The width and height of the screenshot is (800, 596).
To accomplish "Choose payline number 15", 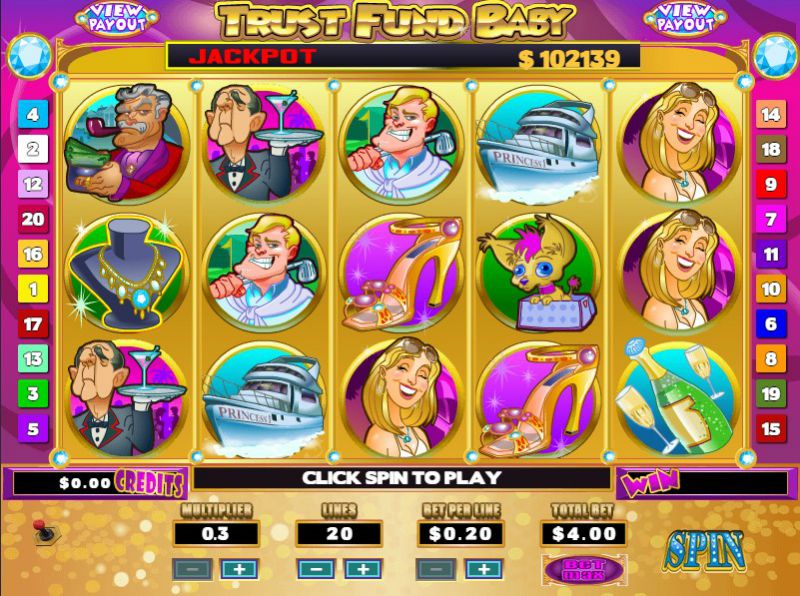I will [x=770, y=430].
